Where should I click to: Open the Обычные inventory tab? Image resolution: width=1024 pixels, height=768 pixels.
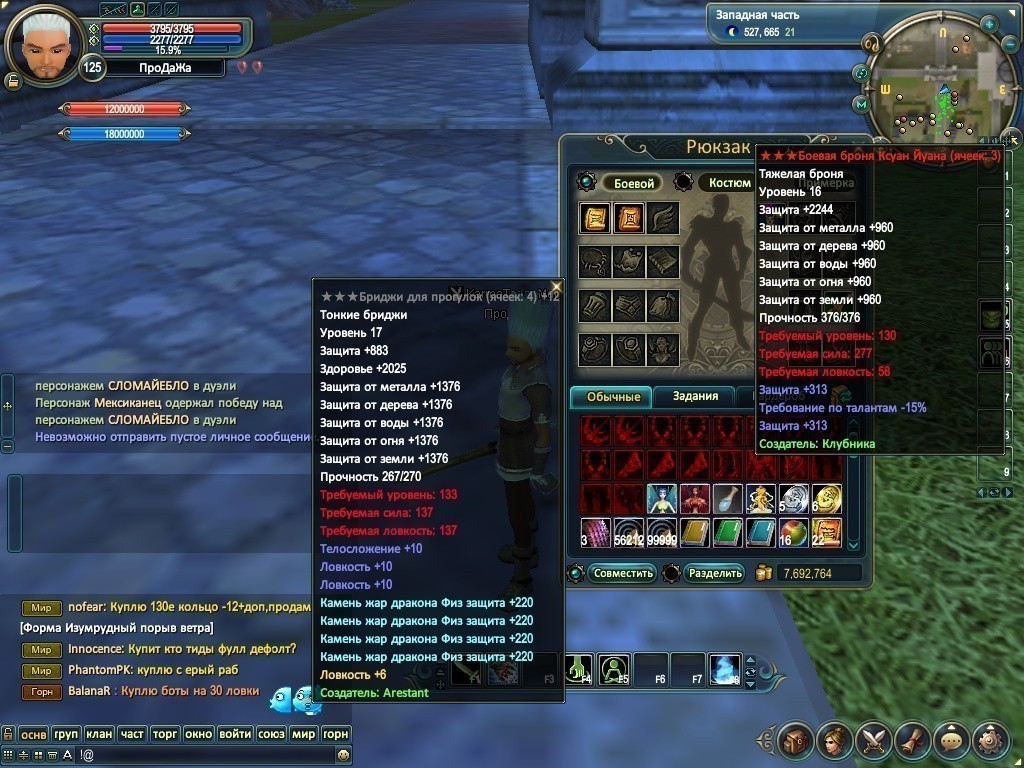point(611,397)
